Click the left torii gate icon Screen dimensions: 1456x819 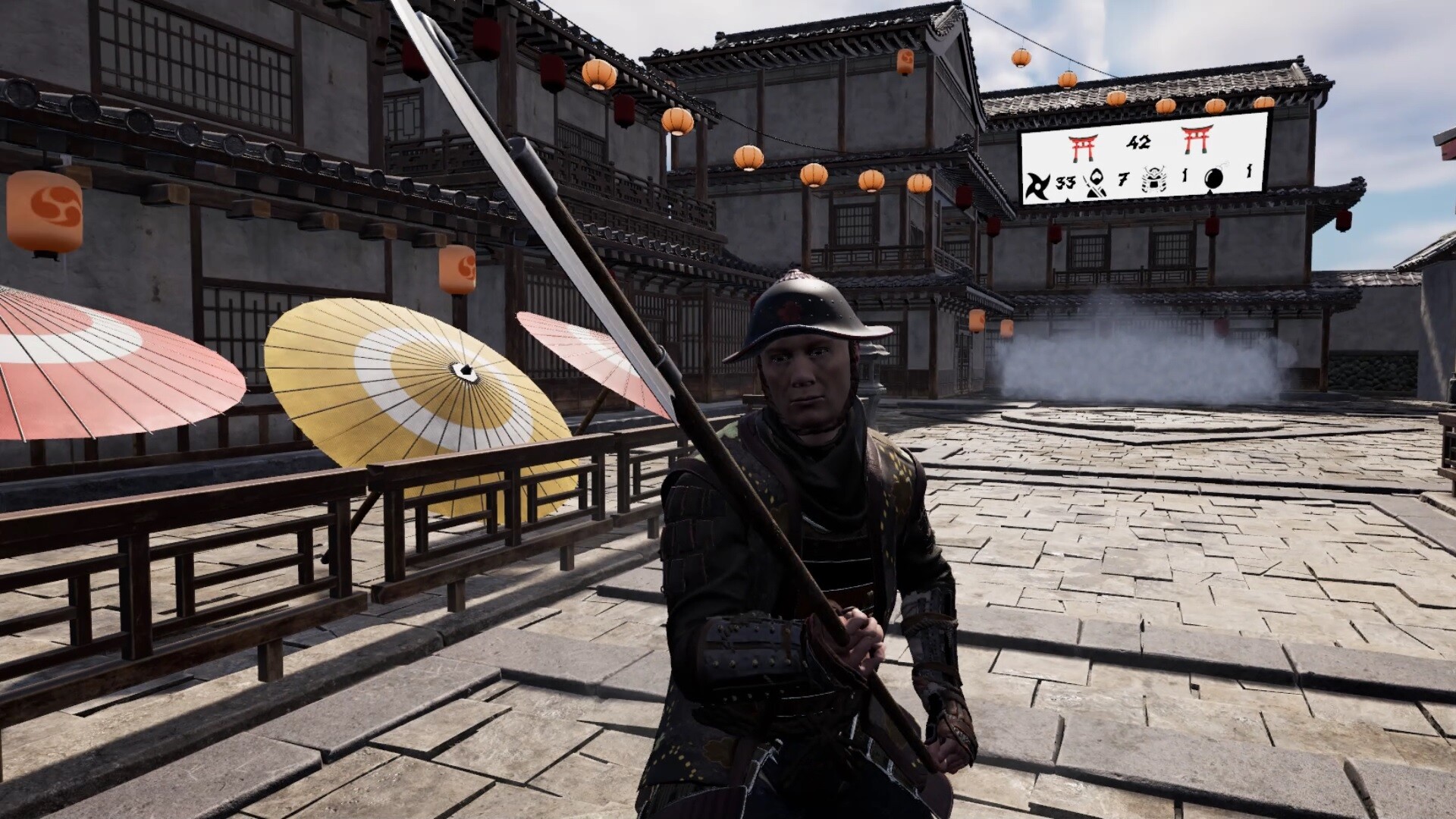tap(1083, 146)
